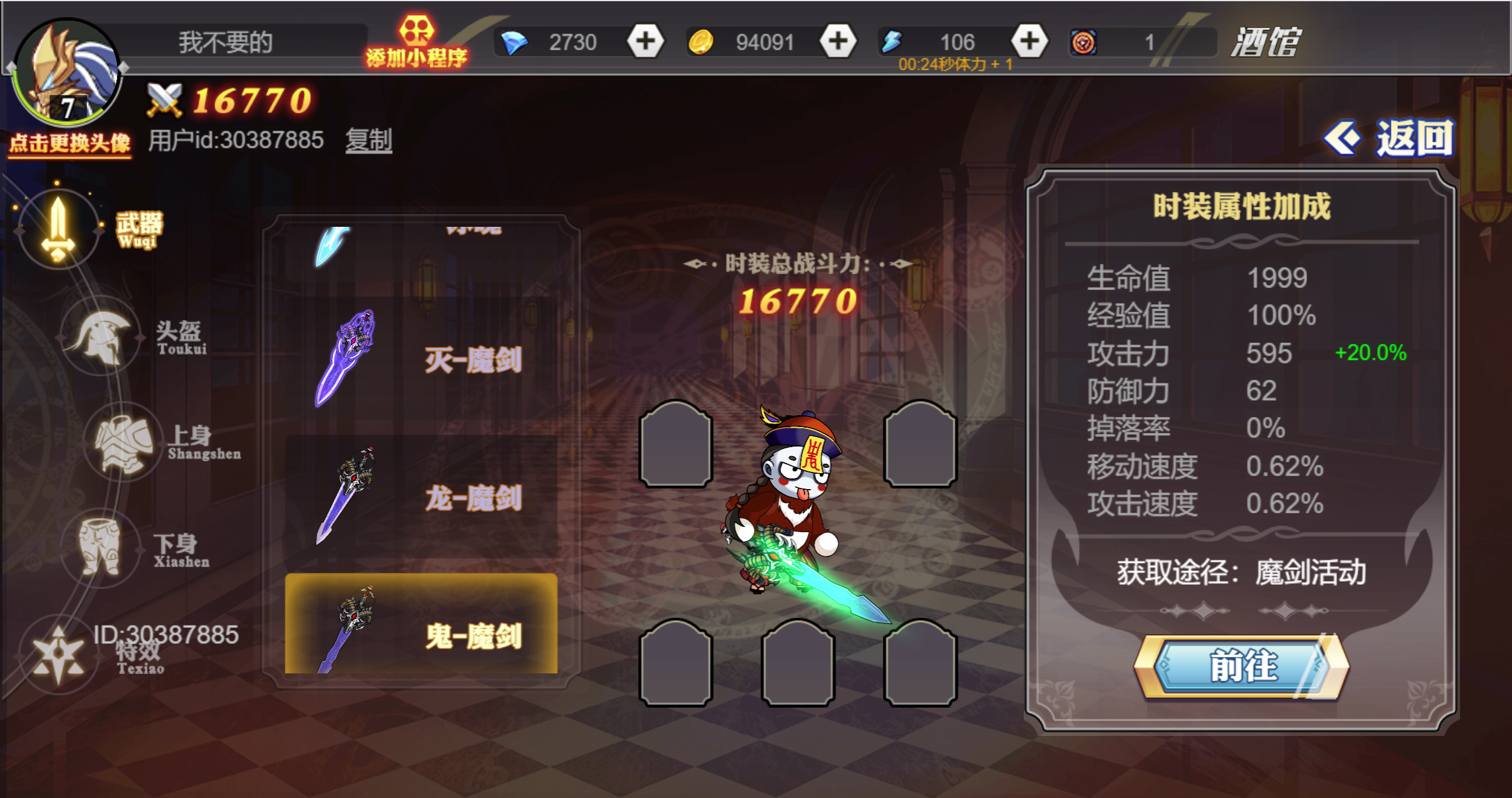This screenshot has width=1512, height=798.
Task: Select the Lower Body (Xiashen) category
Action: point(100,549)
